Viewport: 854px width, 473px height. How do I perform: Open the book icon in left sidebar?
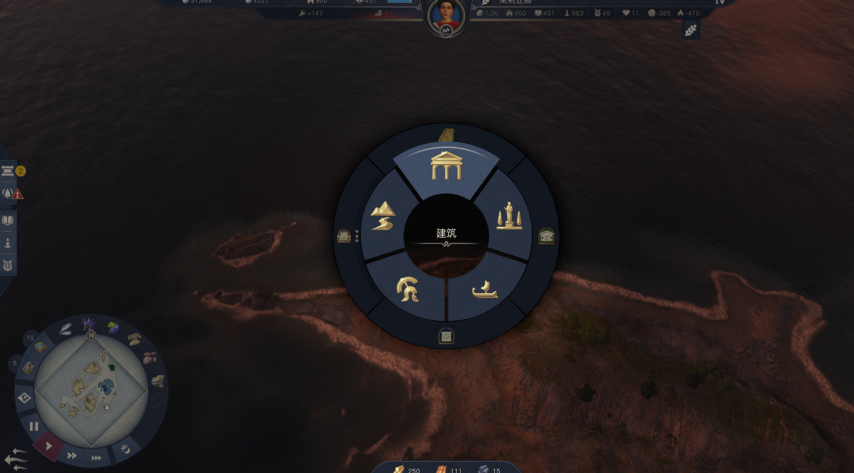pyautogui.click(x=8, y=220)
